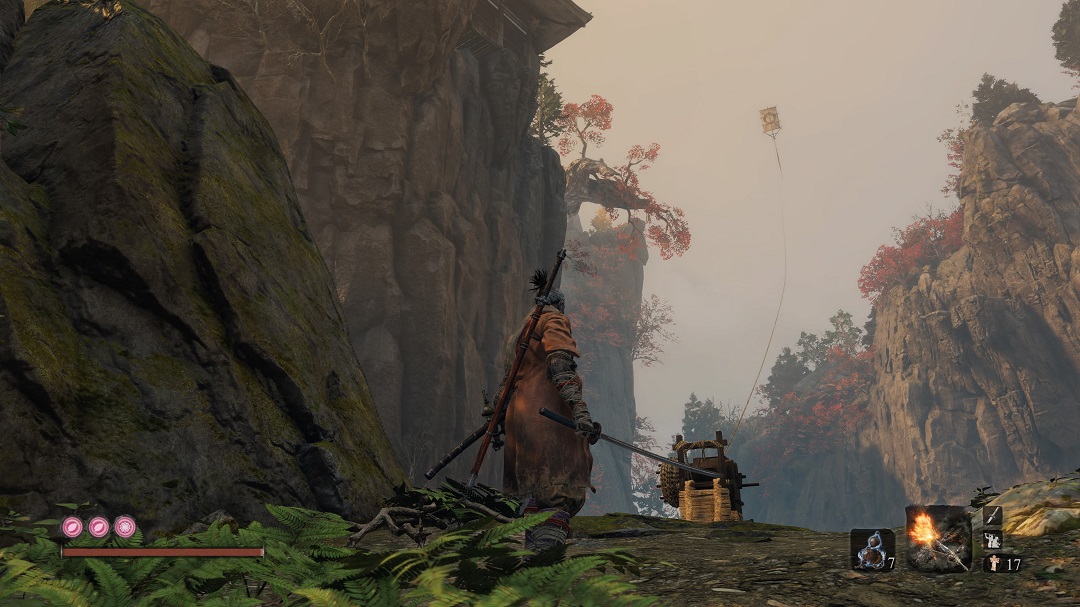Click the combat art sword icon

(993, 516)
